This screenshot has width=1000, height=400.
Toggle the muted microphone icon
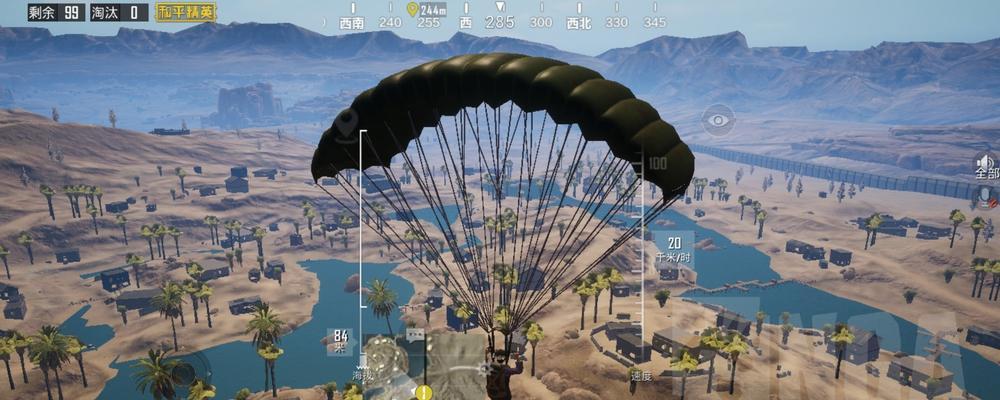click(987, 195)
